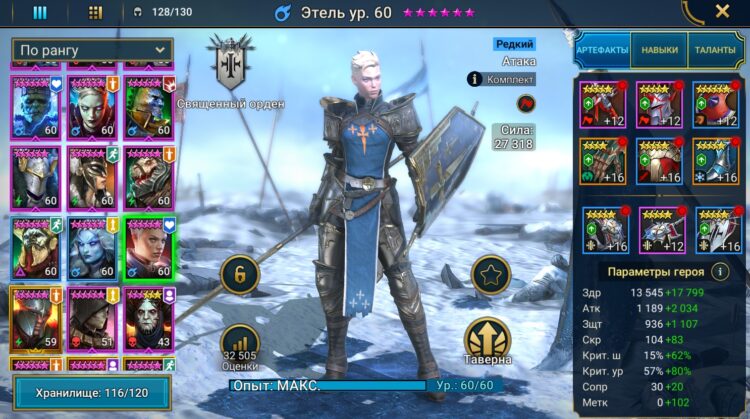Show the Параметры героя info icon
The image size is (750, 419).
coord(720,271)
